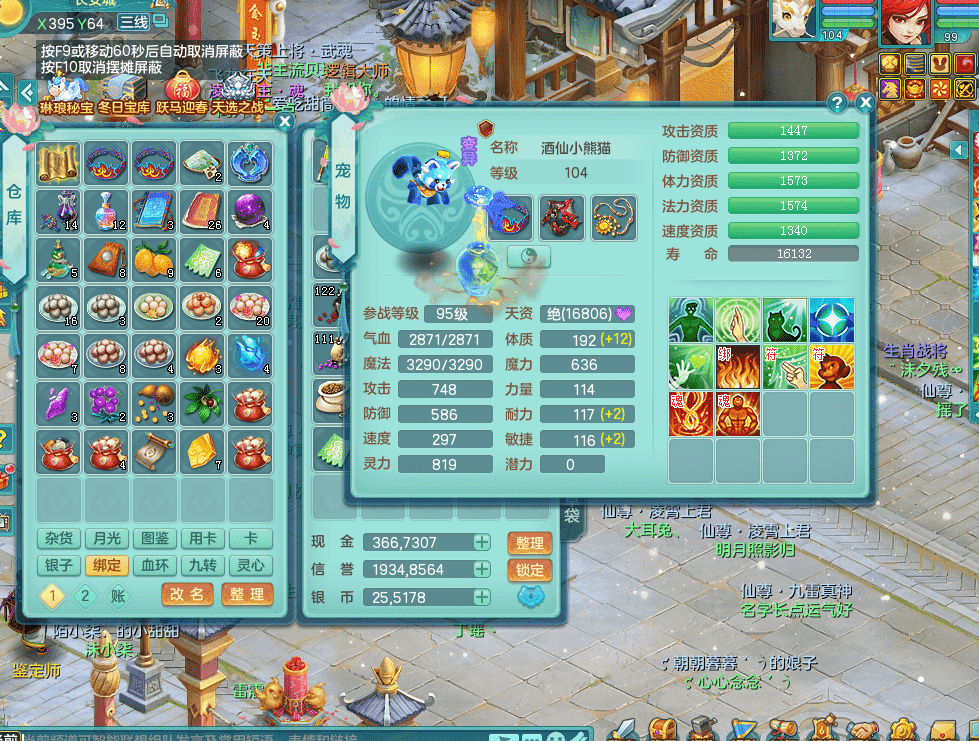Image resolution: width=979 pixels, height=741 pixels.
Task: Switch to warehouse page 2
Action: click(x=85, y=596)
